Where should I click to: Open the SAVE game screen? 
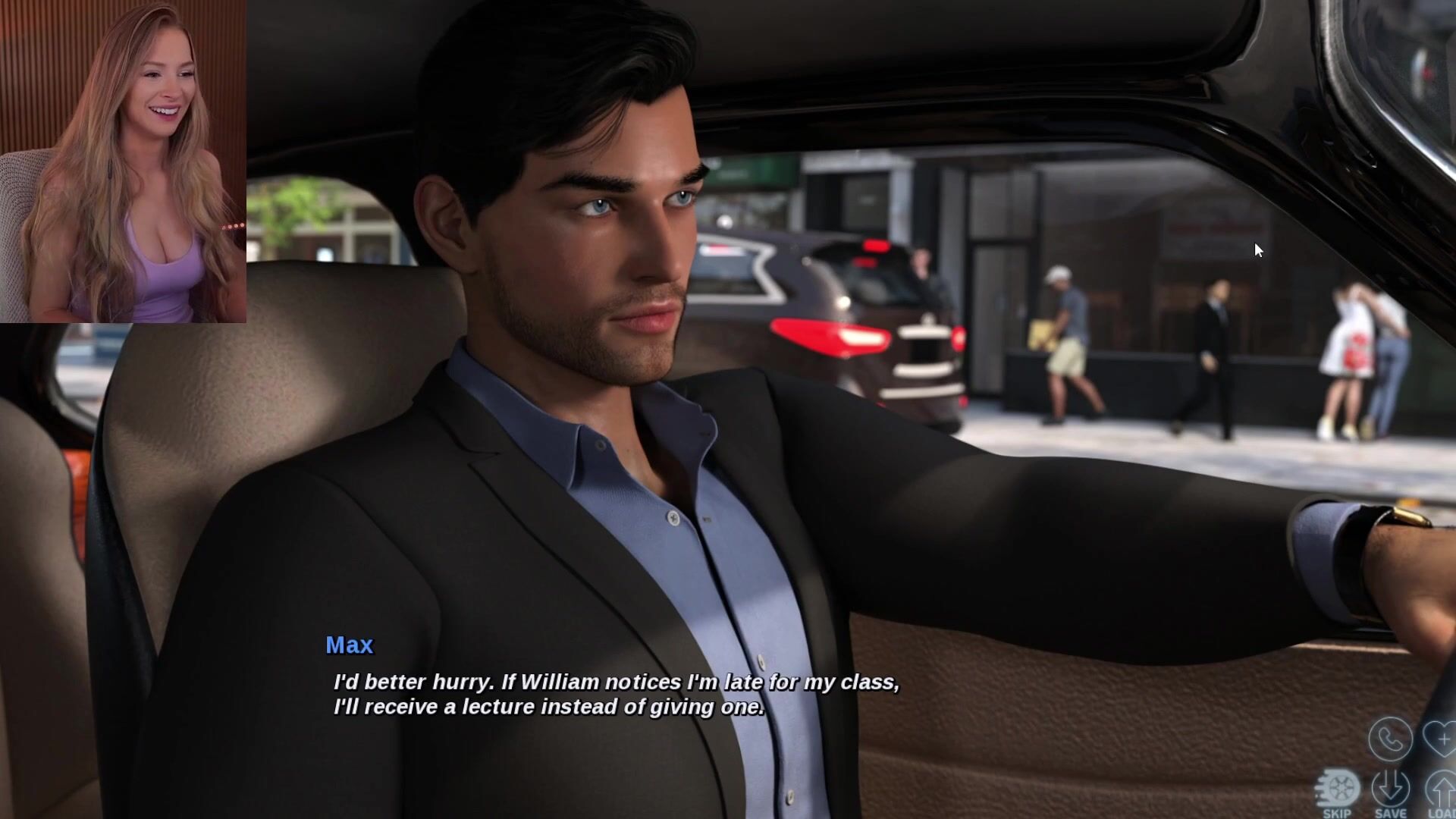(1391, 792)
